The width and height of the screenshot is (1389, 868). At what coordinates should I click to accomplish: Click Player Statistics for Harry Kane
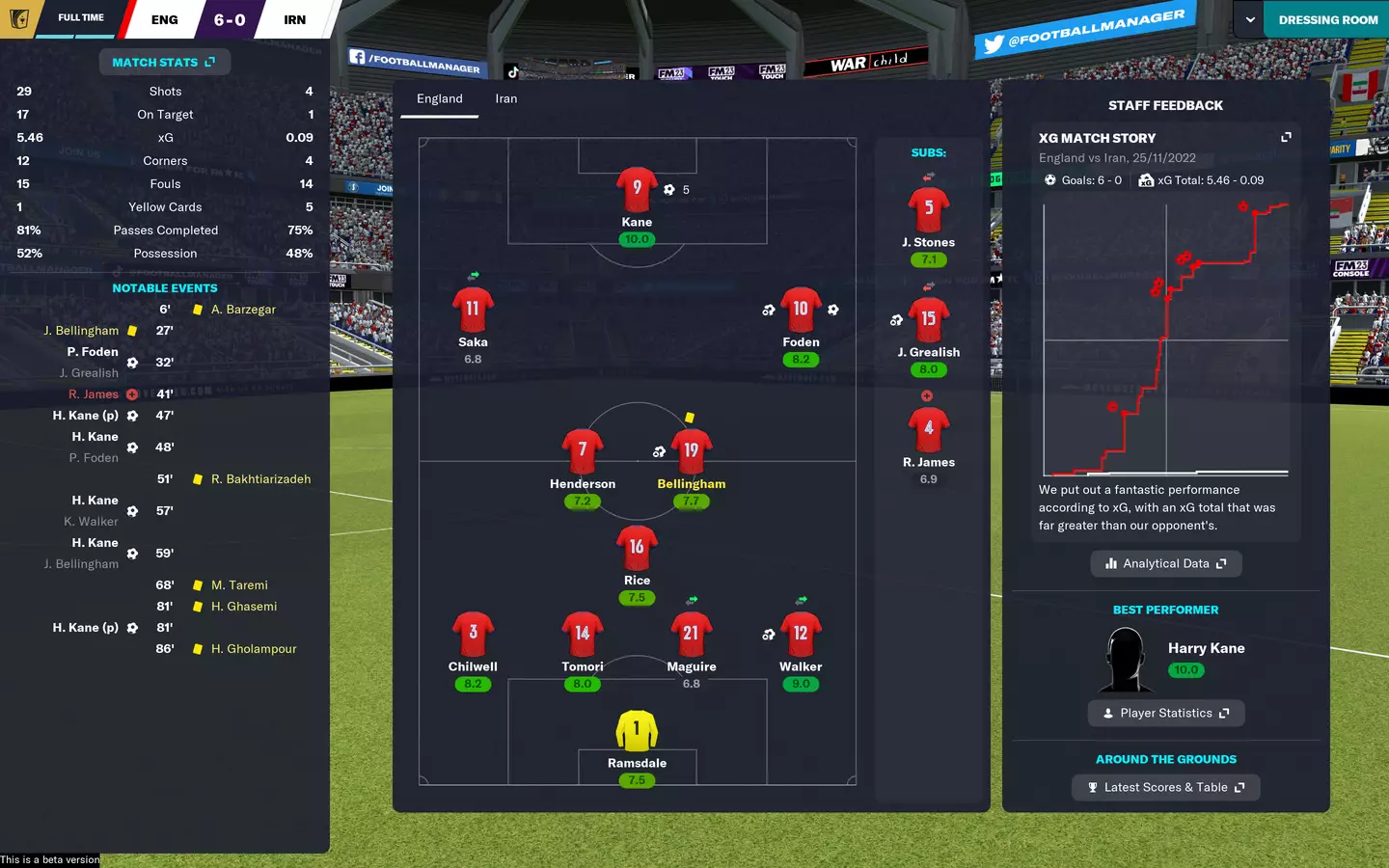click(x=1166, y=713)
